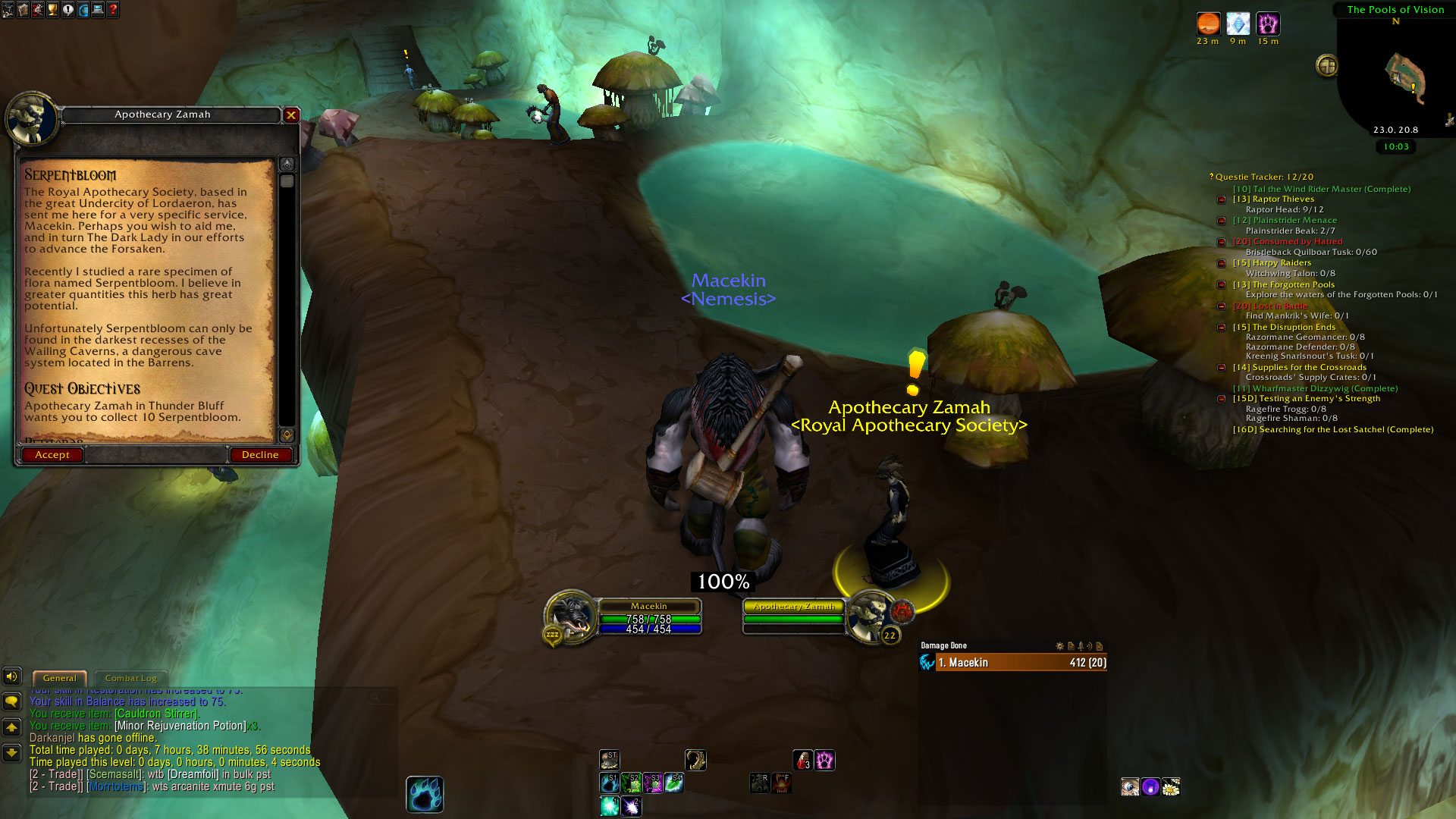Screen dimensions: 1456x819
Task: Use the red potion with 3 charges
Action: [x=802, y=760]
